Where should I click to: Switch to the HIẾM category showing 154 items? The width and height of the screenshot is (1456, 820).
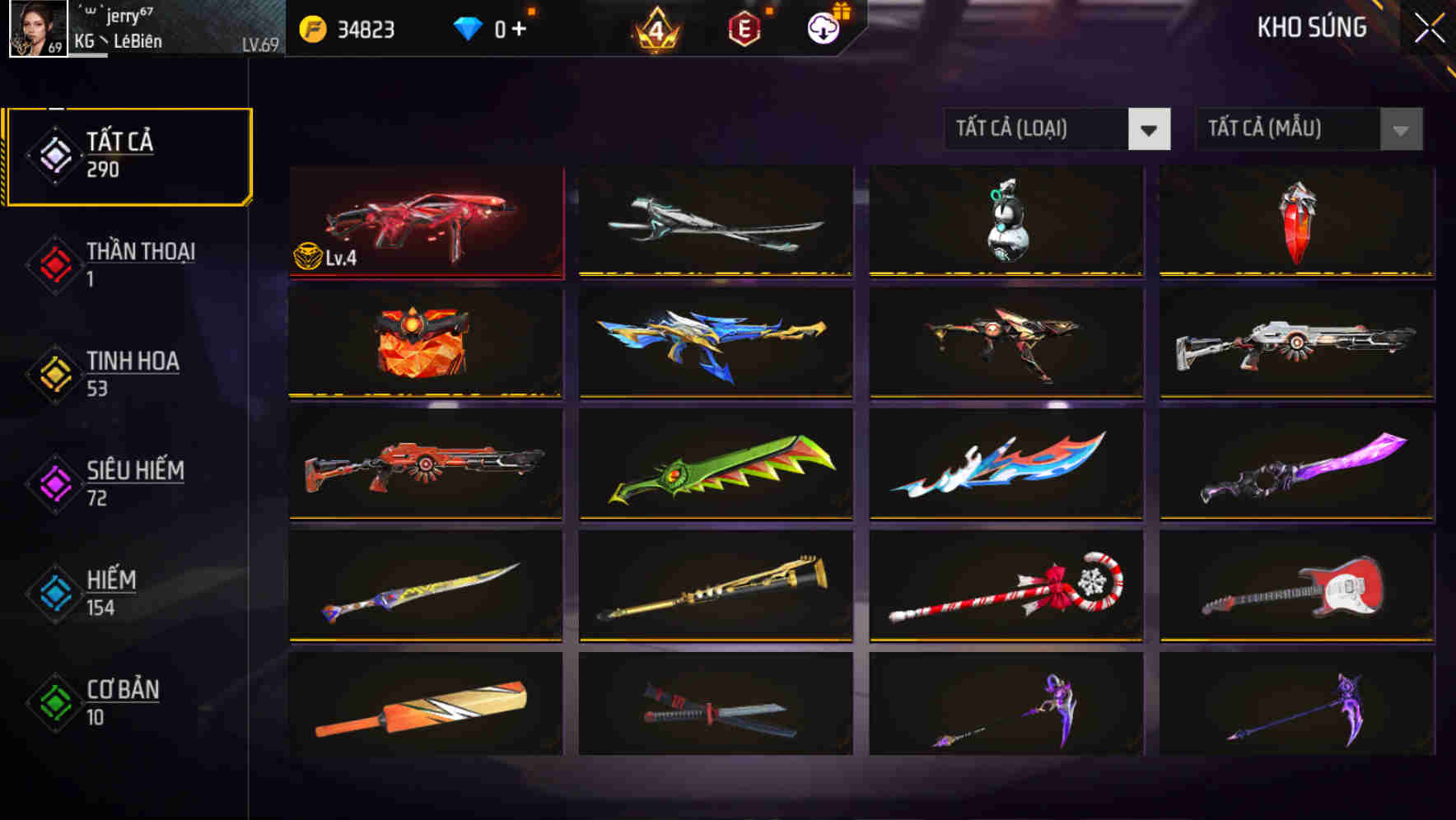click(x=111, y=592)
